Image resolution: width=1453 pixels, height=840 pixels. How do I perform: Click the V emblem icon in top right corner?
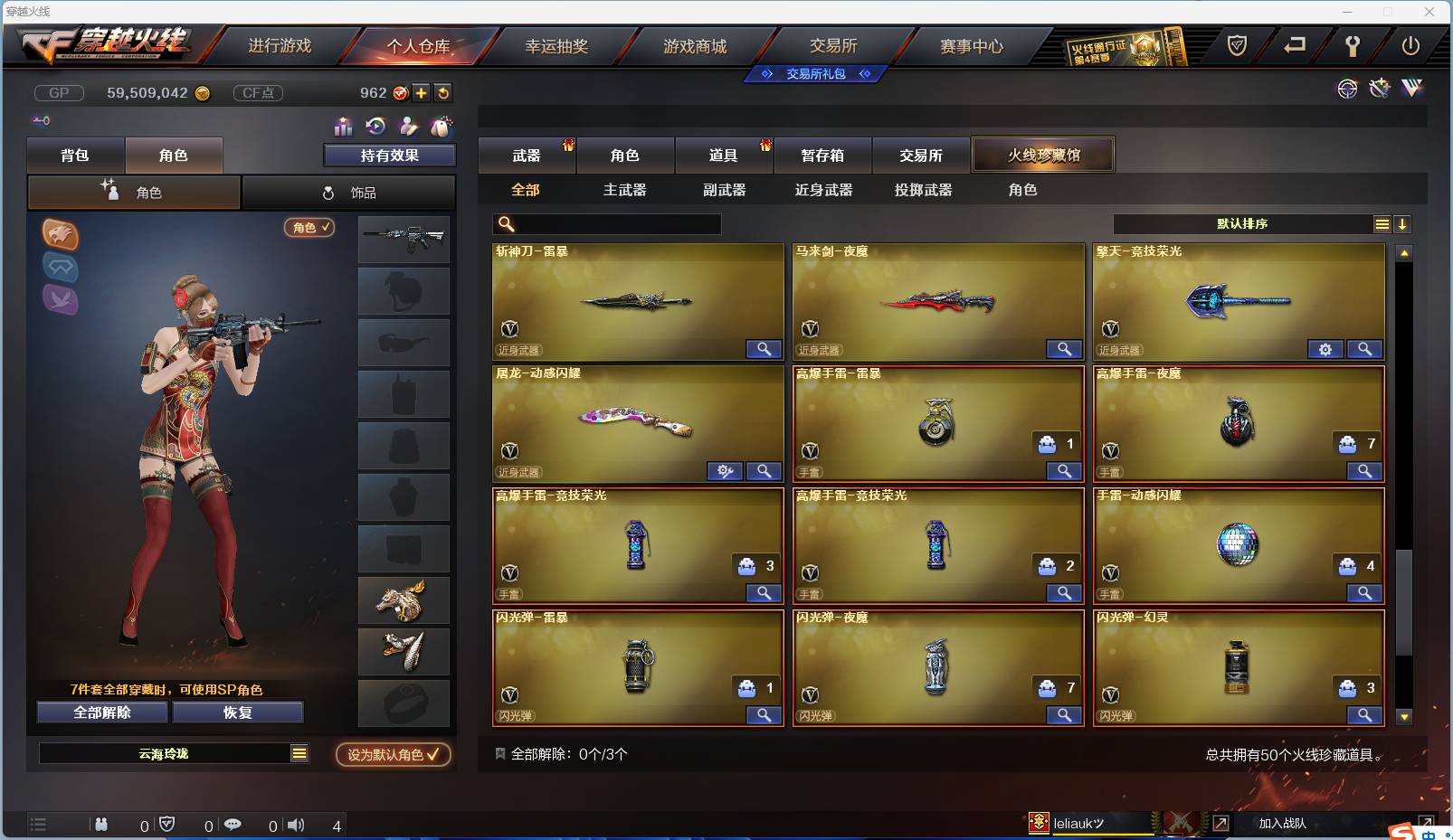coord(1413,88)
